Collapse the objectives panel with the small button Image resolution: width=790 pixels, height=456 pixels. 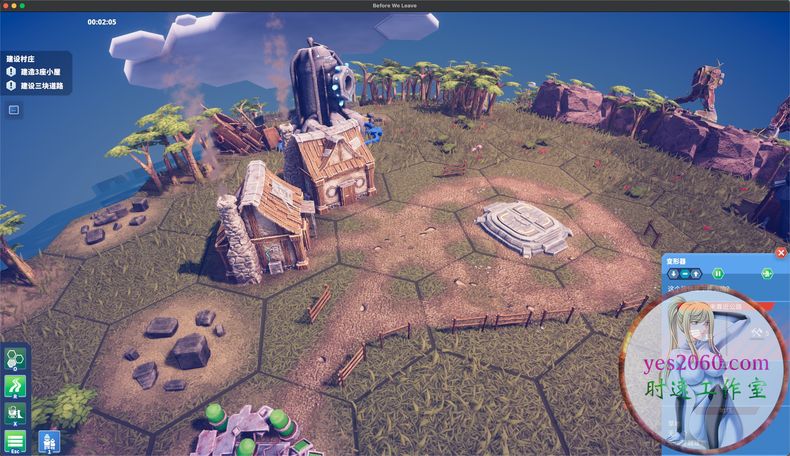[x=14, y=109]
